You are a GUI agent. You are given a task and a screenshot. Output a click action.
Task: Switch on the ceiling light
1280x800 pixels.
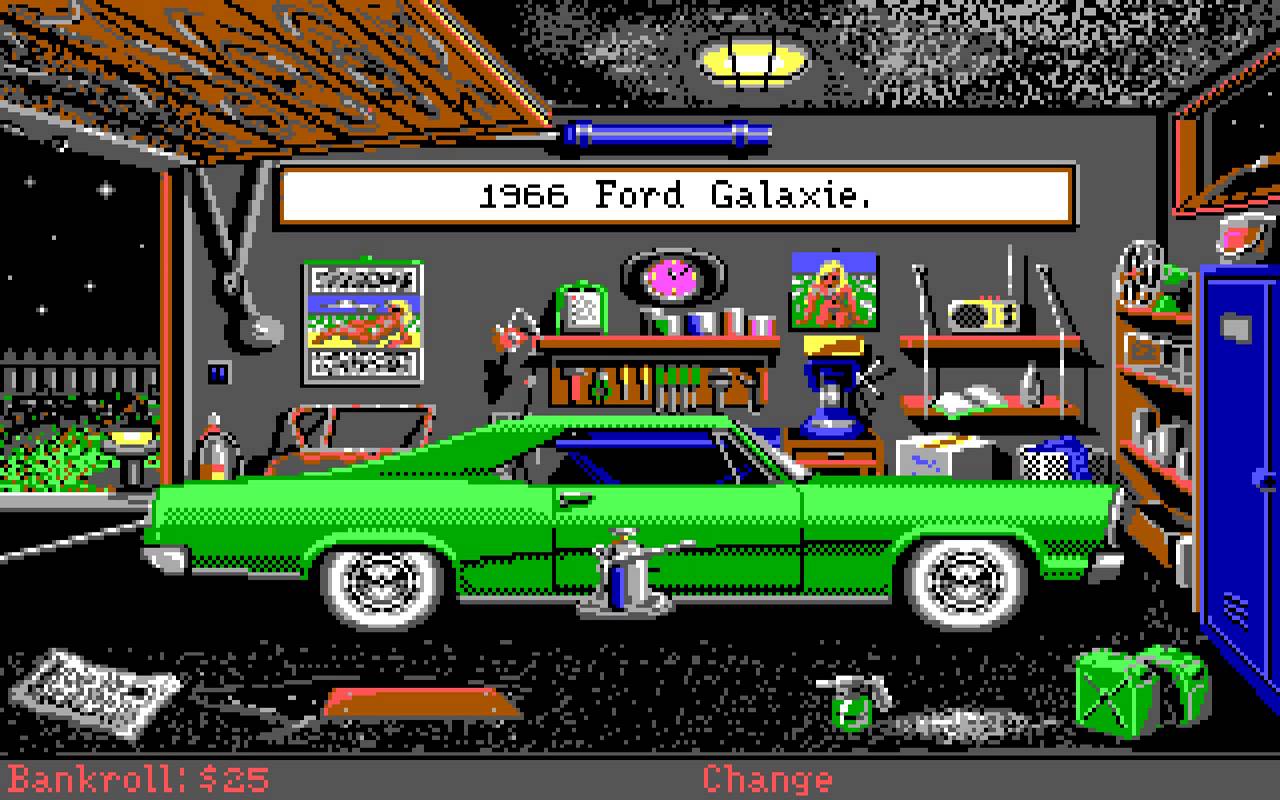click(x=752, y=58)
